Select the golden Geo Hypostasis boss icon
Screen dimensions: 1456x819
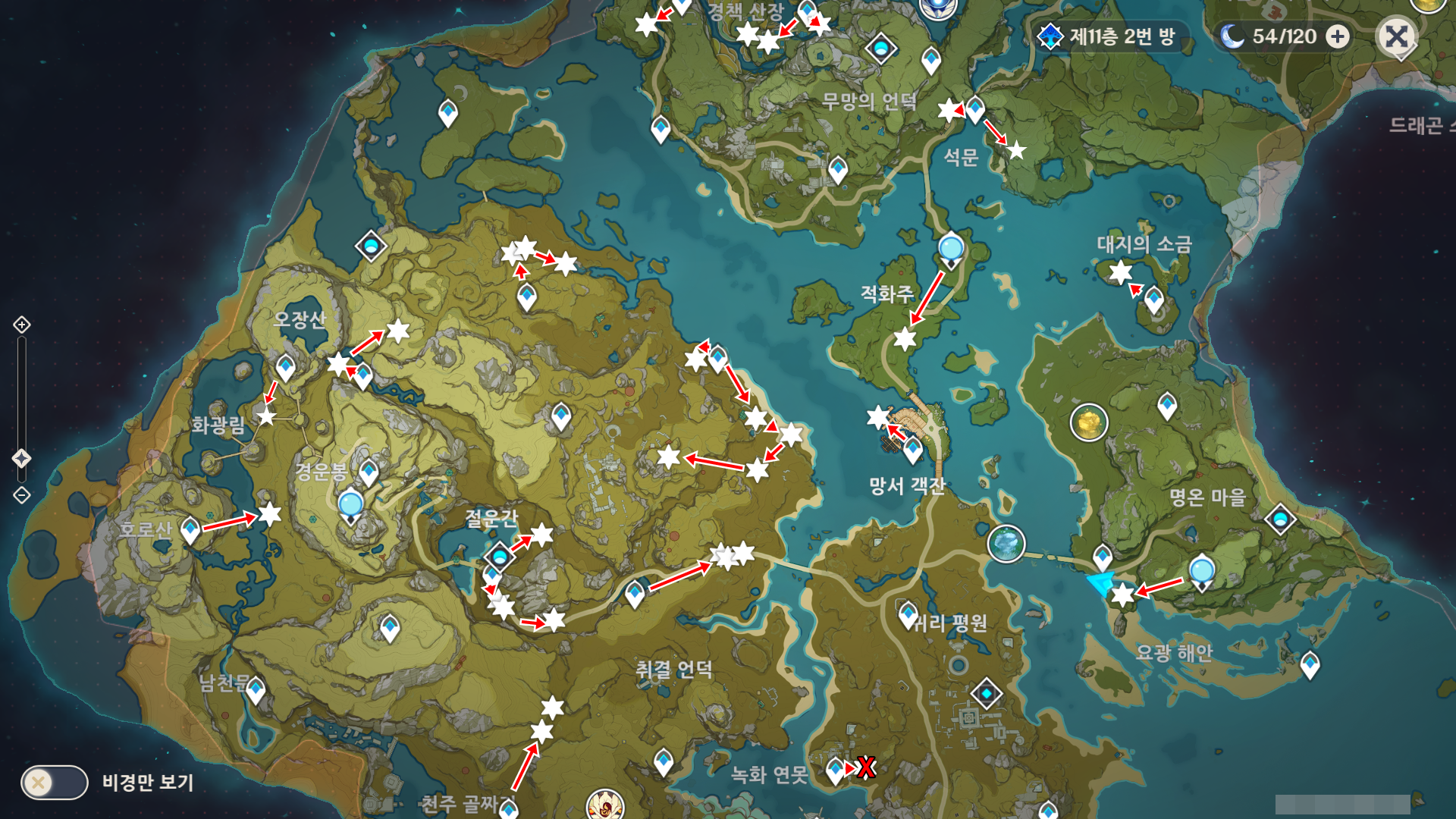click(x=1089, y=422)
